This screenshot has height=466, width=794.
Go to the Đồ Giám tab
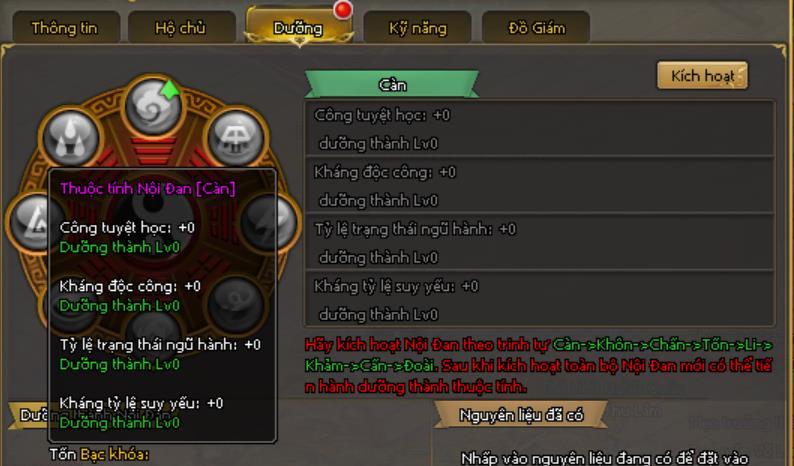535,28
